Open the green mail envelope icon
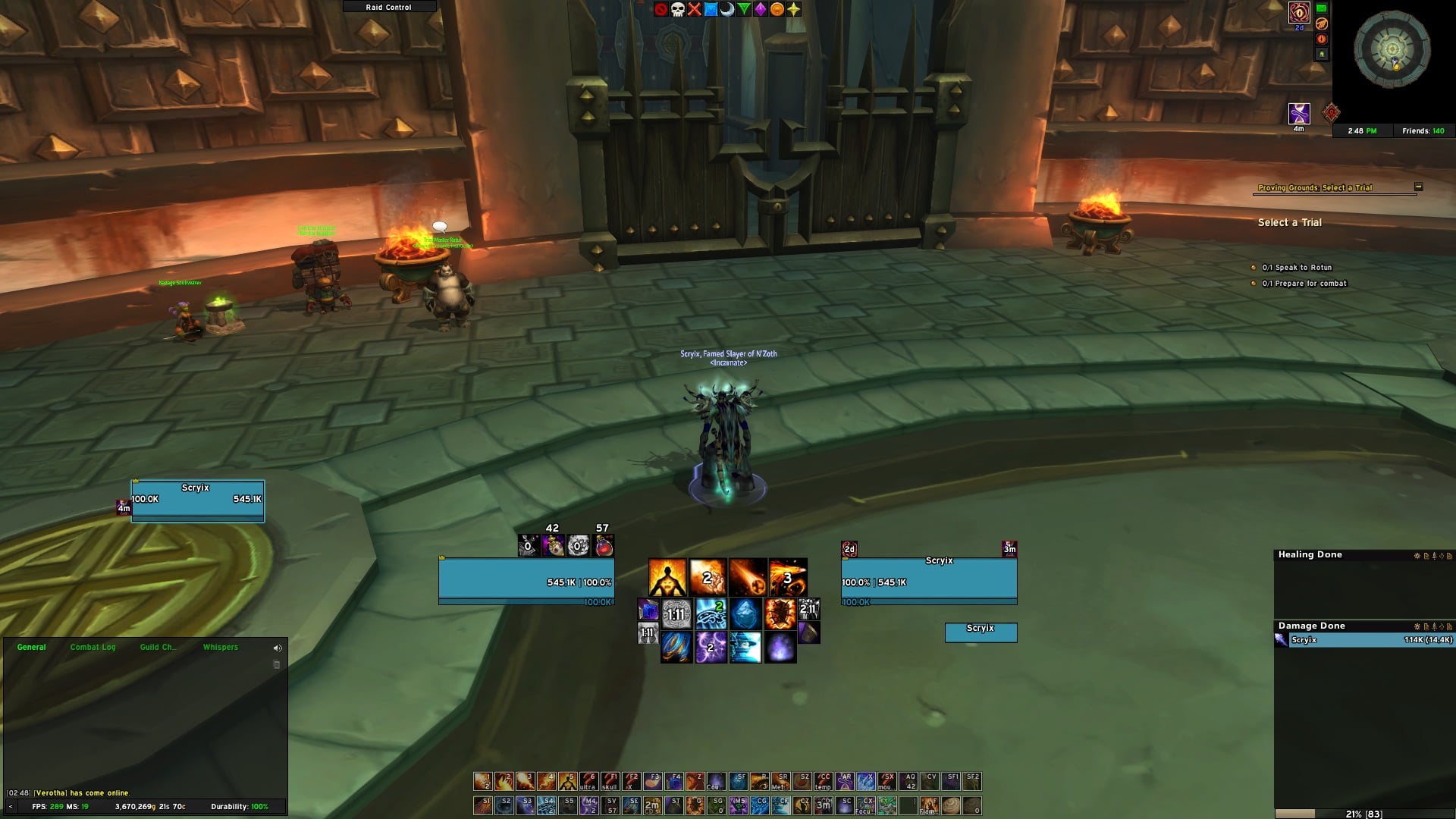This screenshot has width=1456, height=819. (1322, 8)
